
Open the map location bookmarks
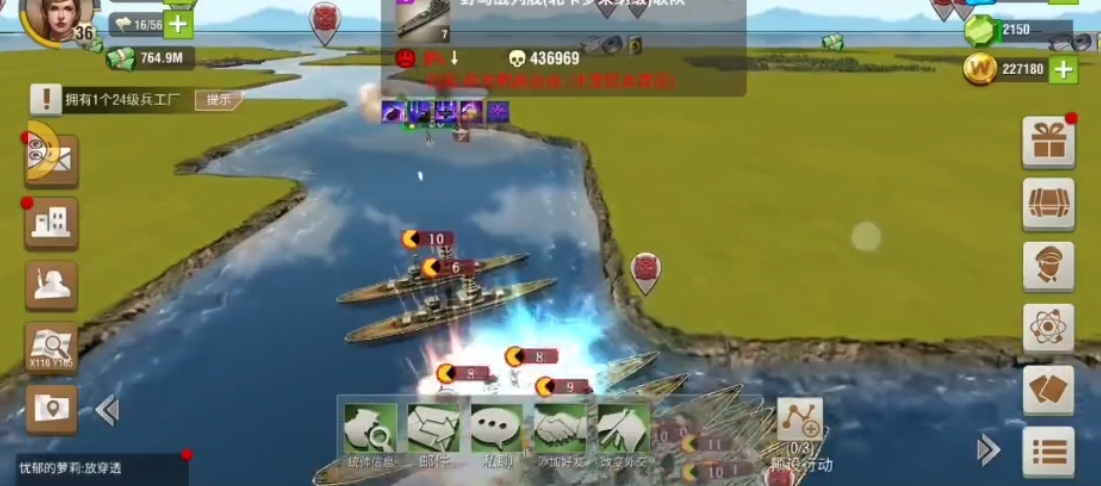51,409
